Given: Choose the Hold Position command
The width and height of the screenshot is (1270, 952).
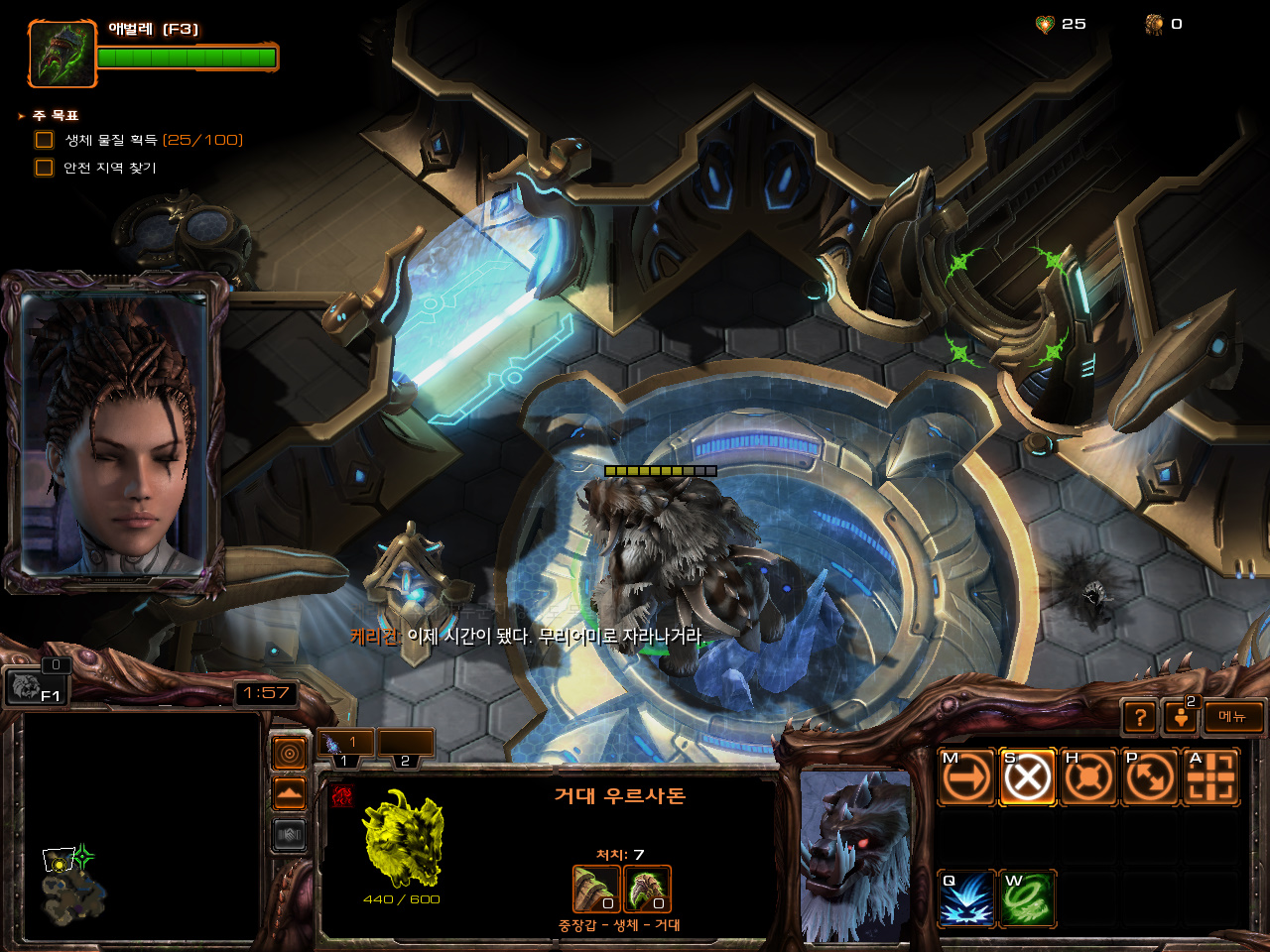Looking at the screenshot, I should (x=1088, y=776).
